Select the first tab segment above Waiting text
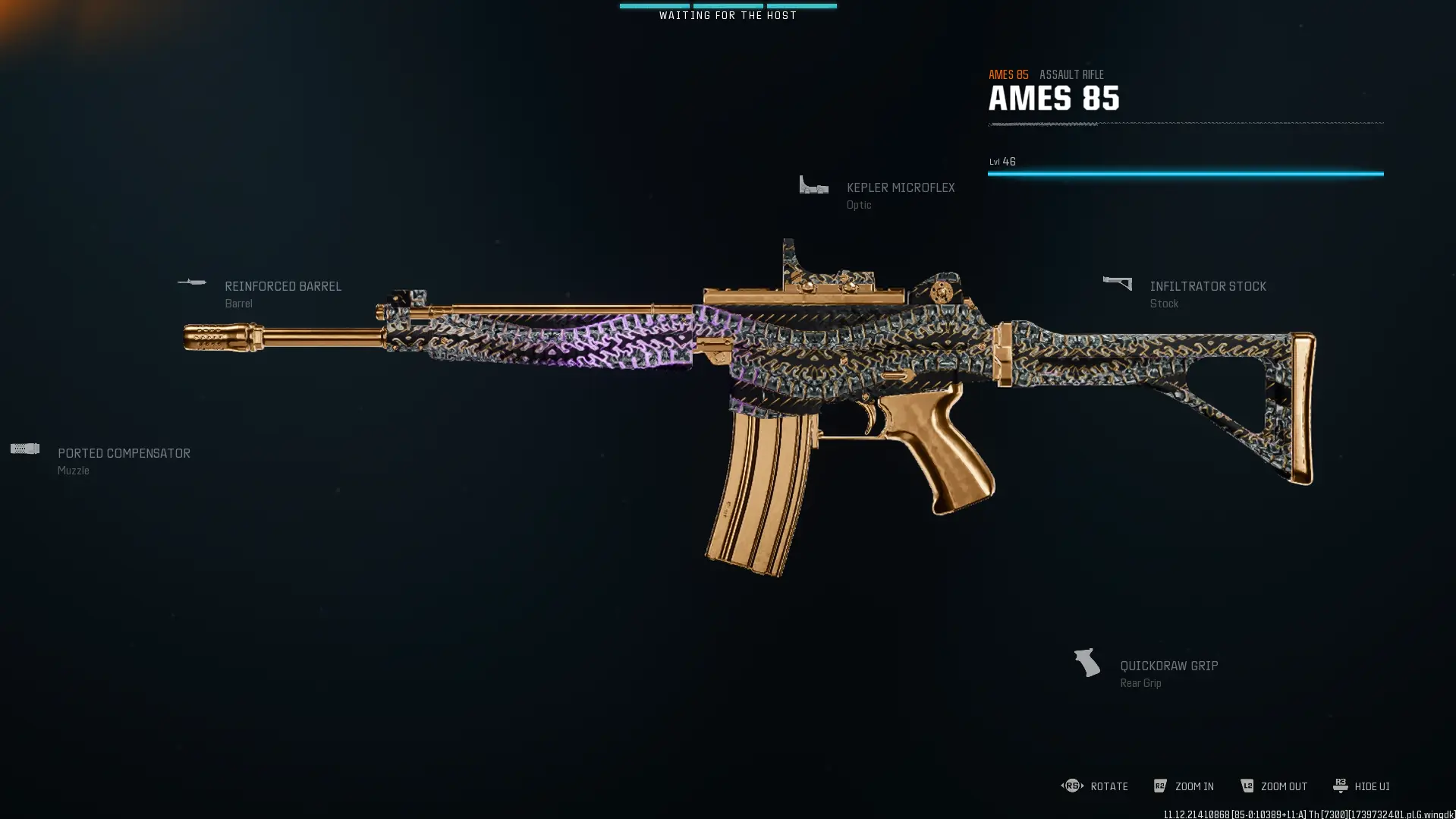The image size is (1456, 819). (655, 5)
